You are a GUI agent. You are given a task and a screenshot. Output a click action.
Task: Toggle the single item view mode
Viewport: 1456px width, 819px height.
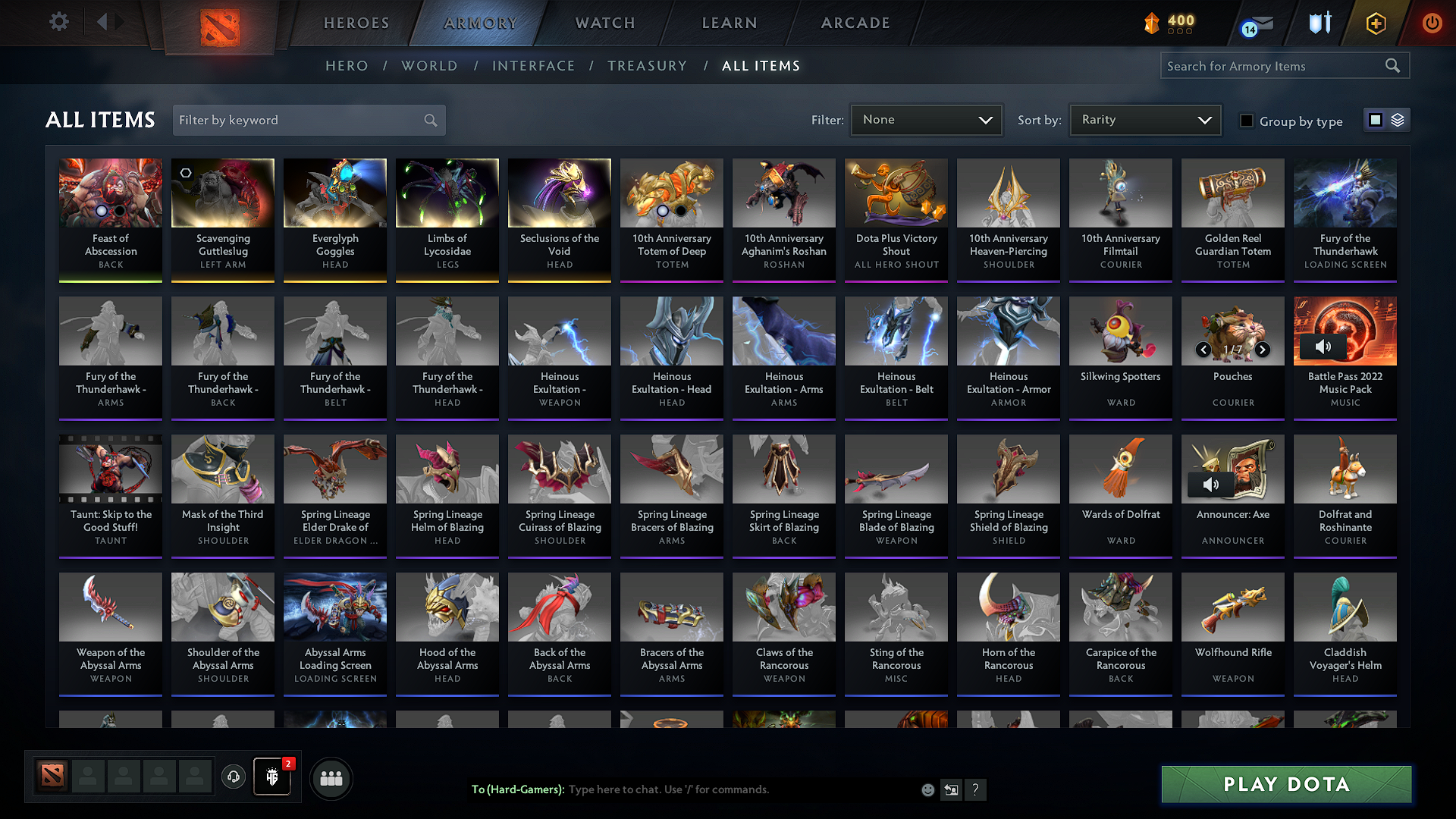(1376, 120)
